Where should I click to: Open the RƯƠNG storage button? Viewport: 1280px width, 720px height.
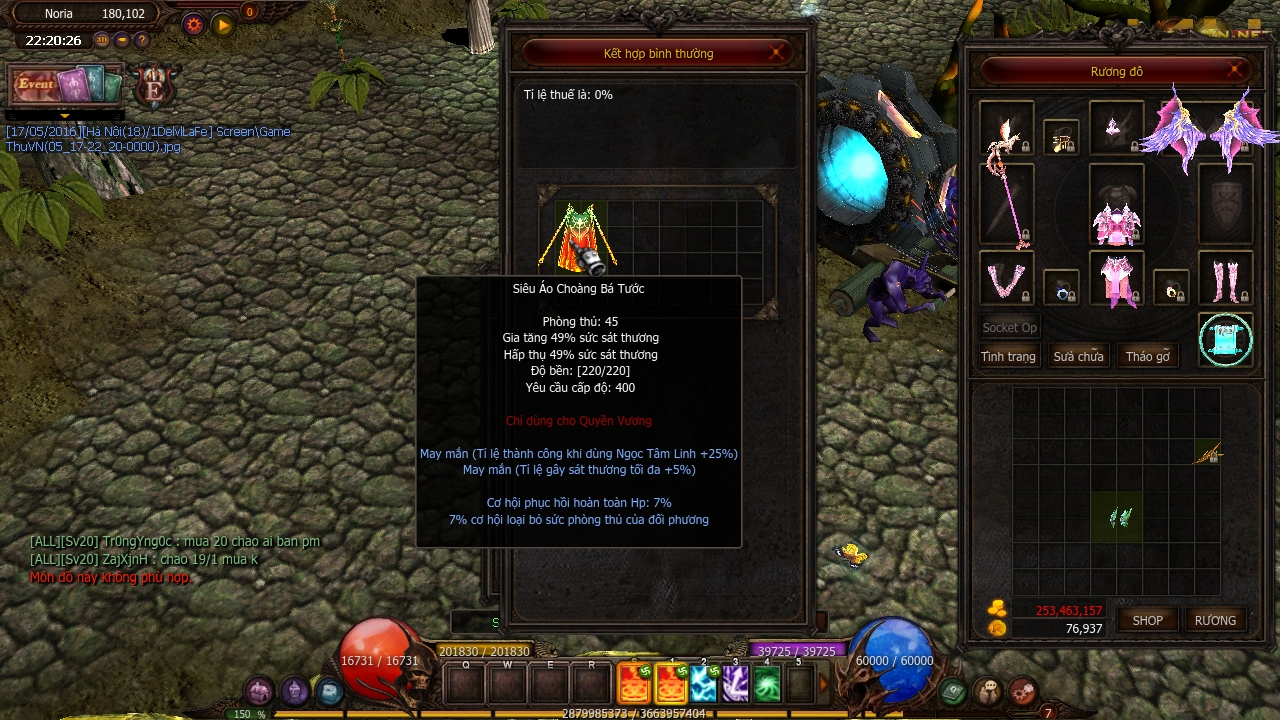point(1215,620)
